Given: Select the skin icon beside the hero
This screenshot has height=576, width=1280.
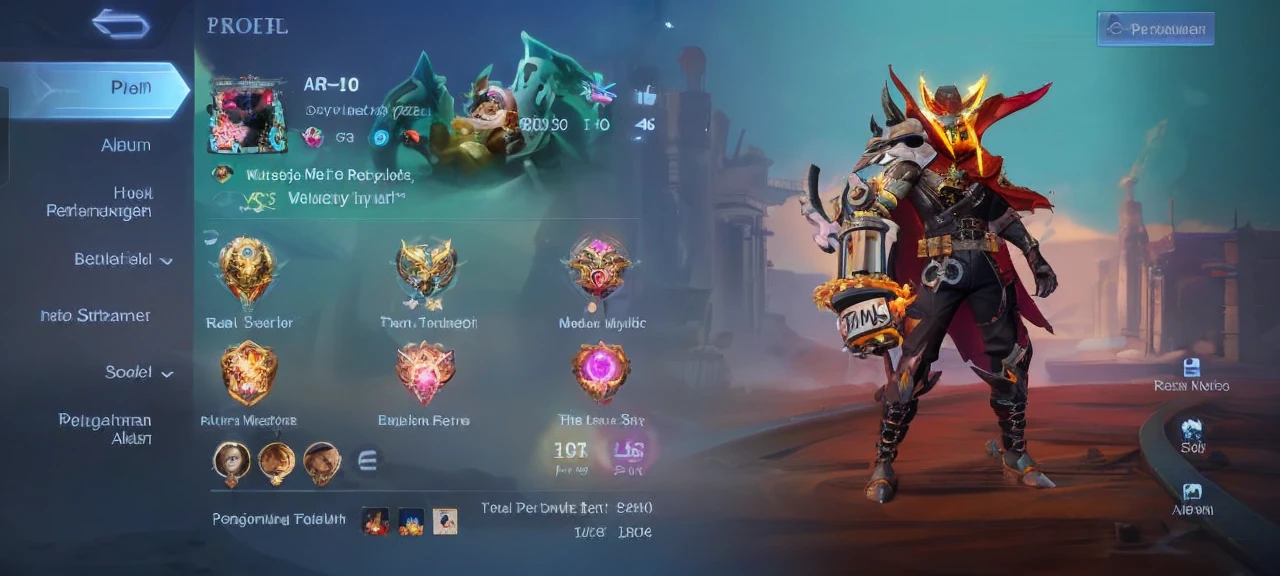Looking at the screenshot, I should tap(1192, 430).
